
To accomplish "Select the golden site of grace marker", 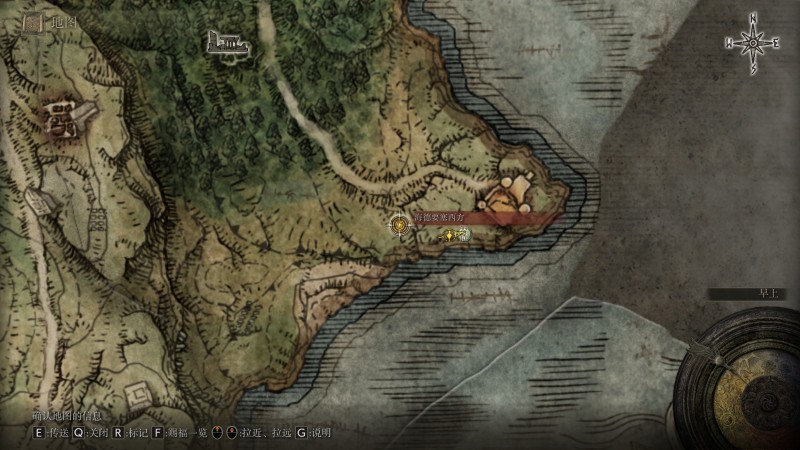I will [x=401, y=225].
